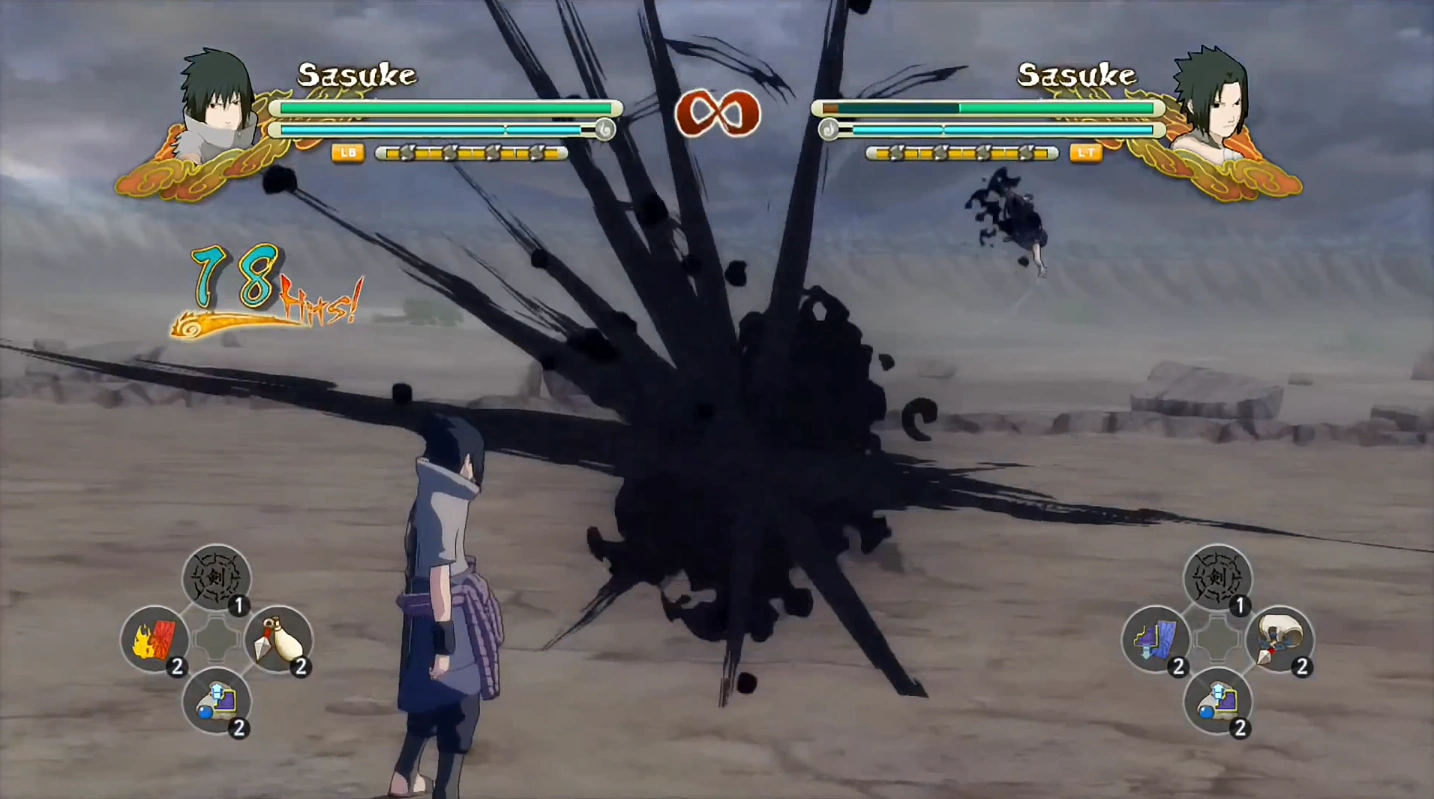Click left Sasuke's green health bar
Viewport: 1434px width, 799px height.
click(445, 105)
